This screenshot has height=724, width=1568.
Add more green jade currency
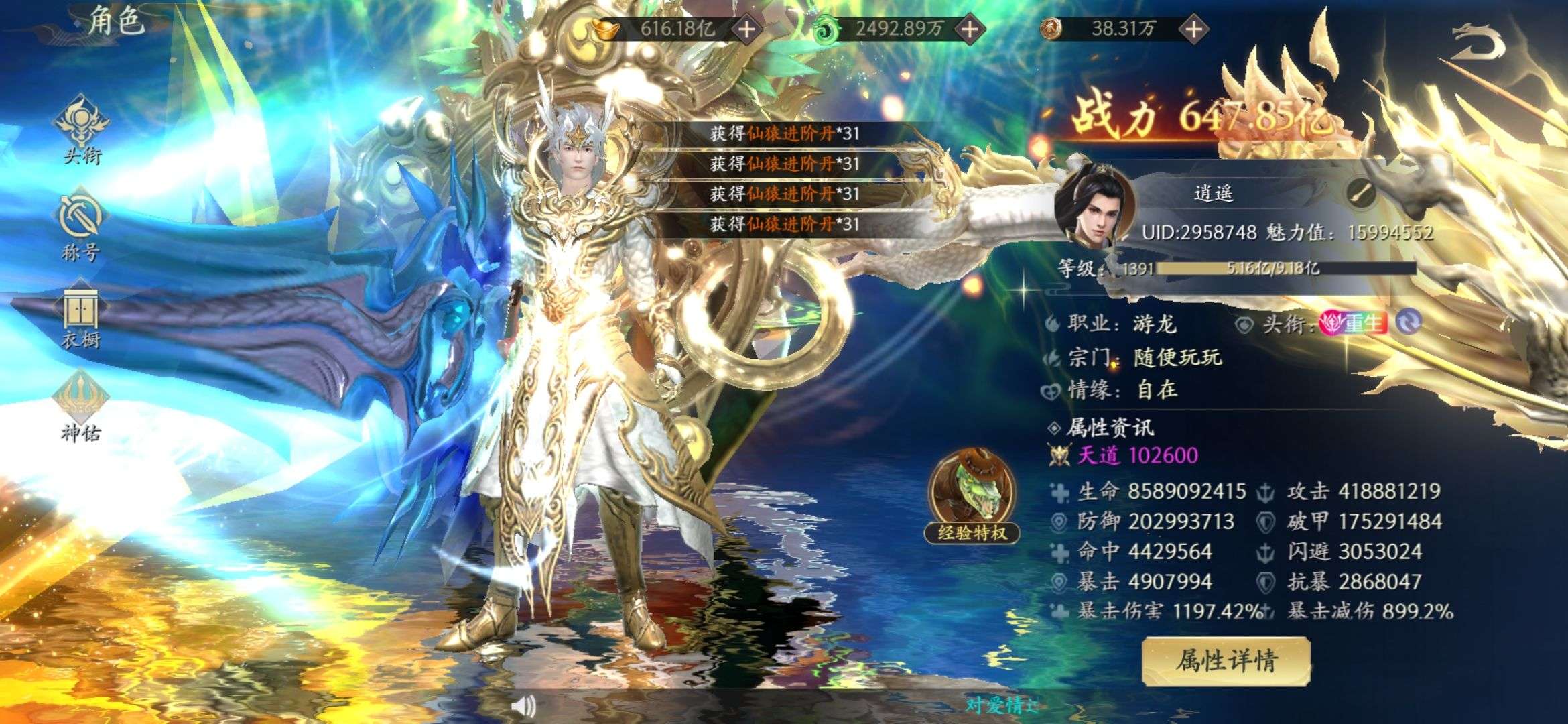point(969,29)
